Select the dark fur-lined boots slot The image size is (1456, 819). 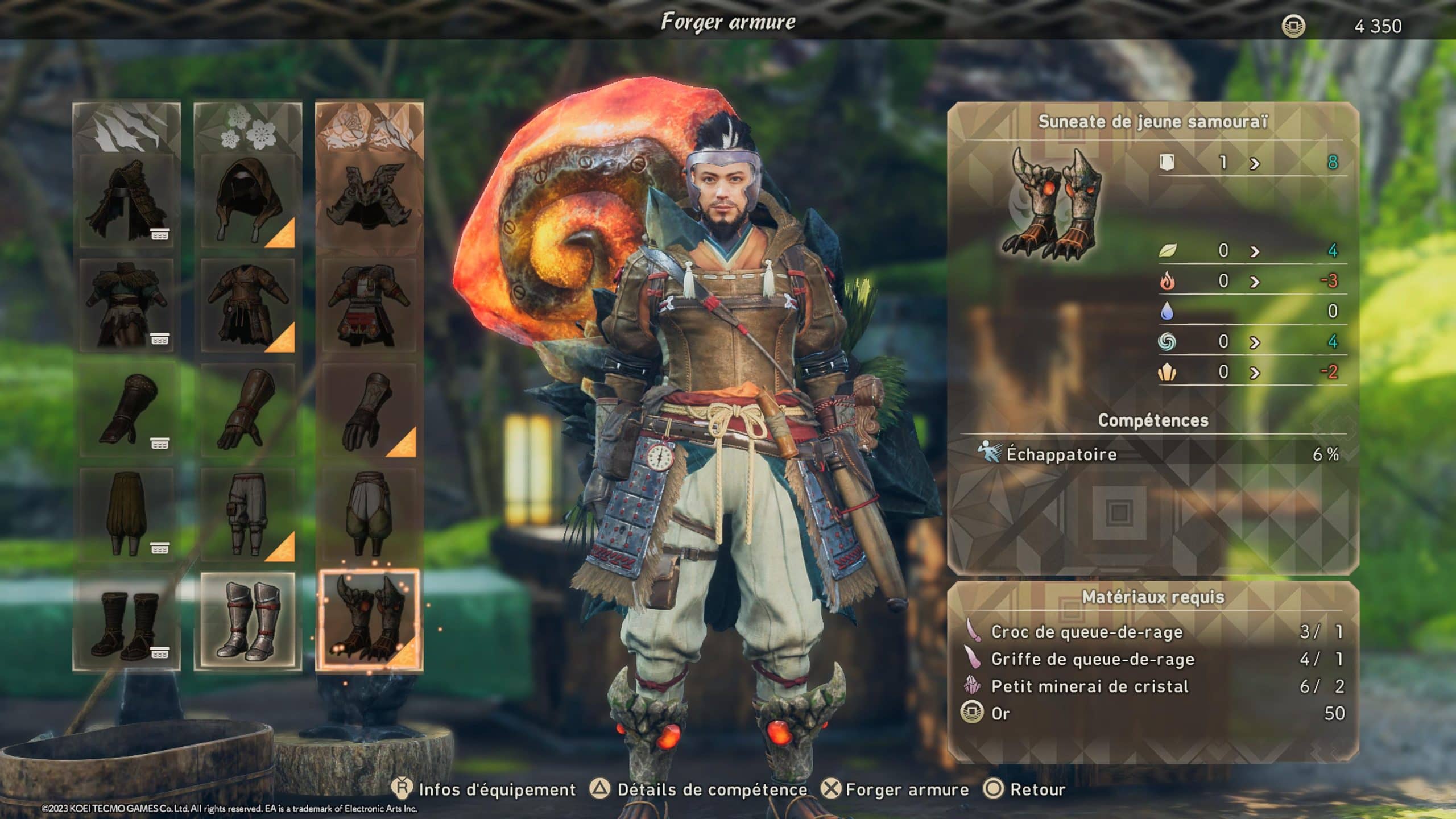(x=126, y=621)
